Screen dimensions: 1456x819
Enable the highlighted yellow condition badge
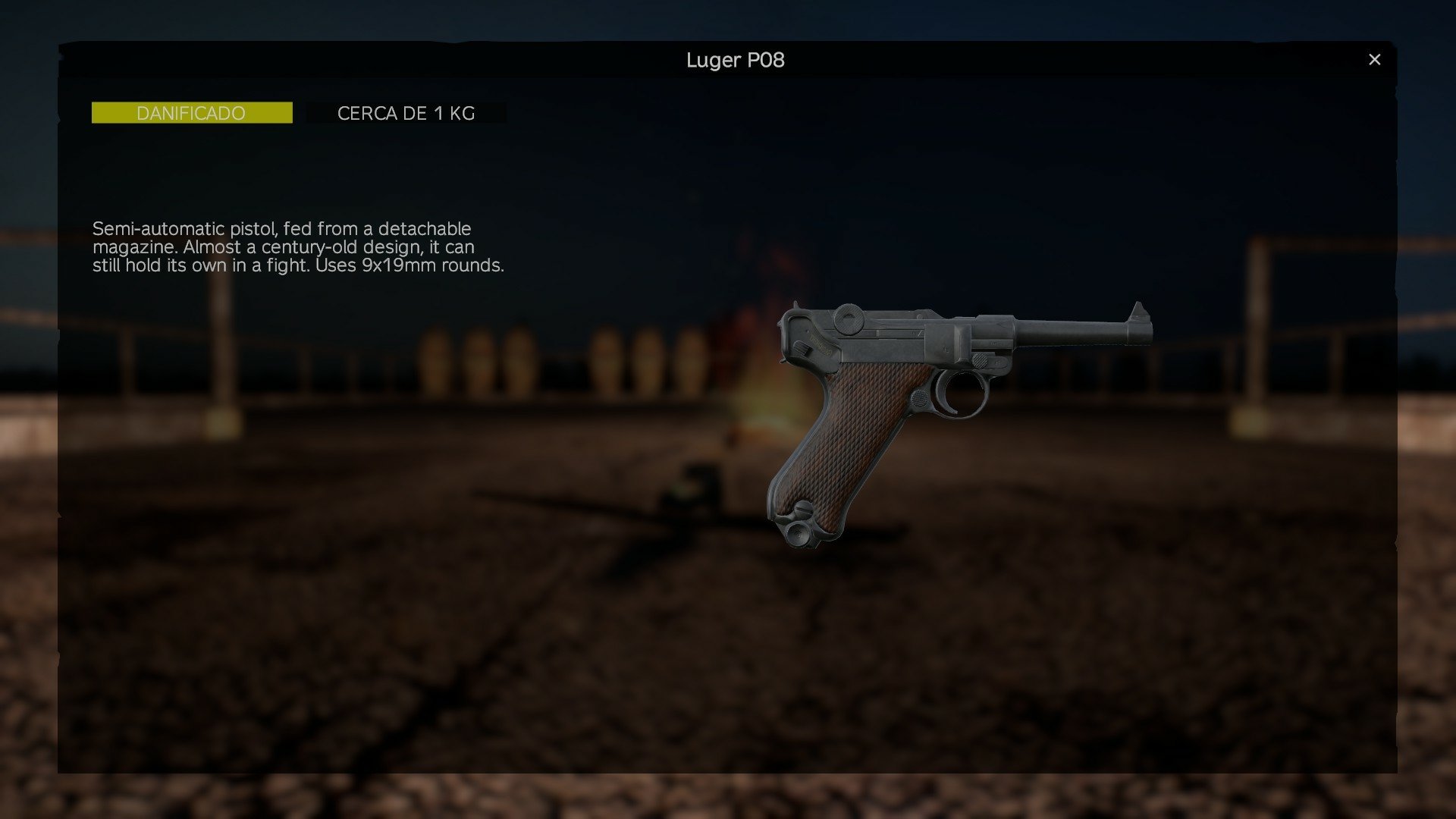tap(191, 112)
